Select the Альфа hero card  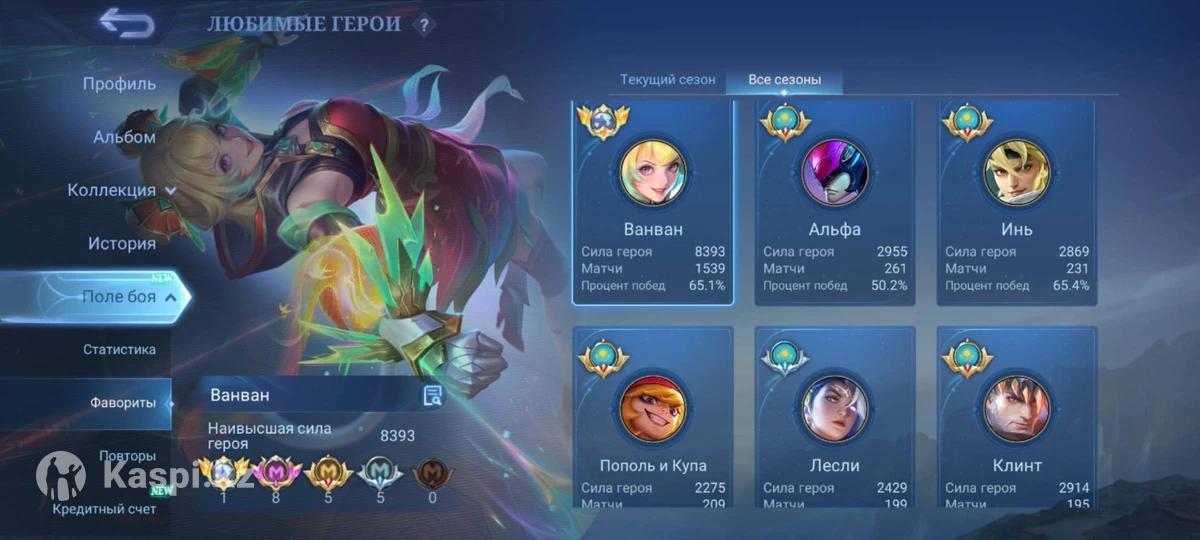(835, 202)
